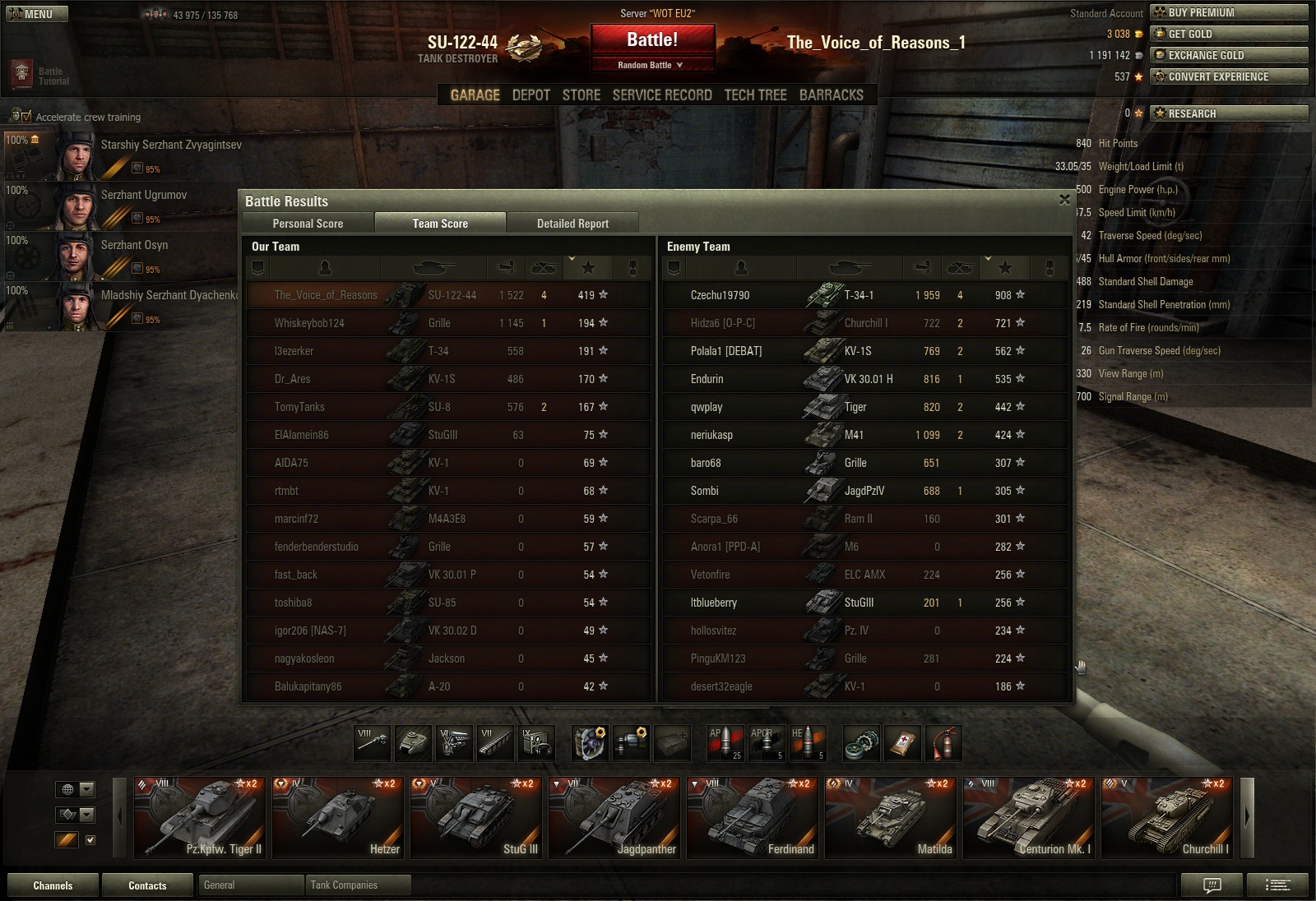The image size is (1316, 901).
Task: Open the Random Battle mode dropdown
Action: click(x=651, y=65)
